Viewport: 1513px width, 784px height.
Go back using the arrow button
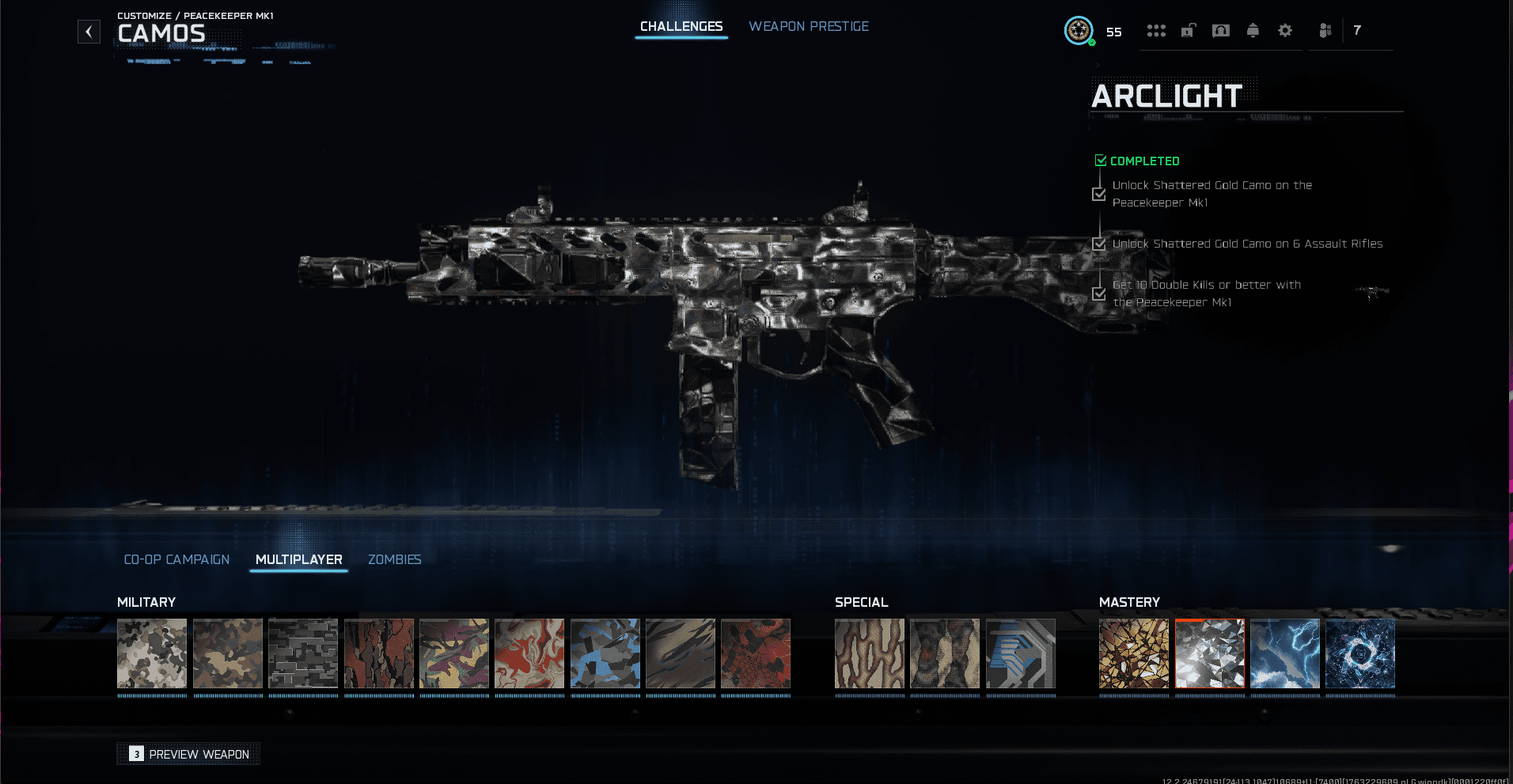point(89,32)
